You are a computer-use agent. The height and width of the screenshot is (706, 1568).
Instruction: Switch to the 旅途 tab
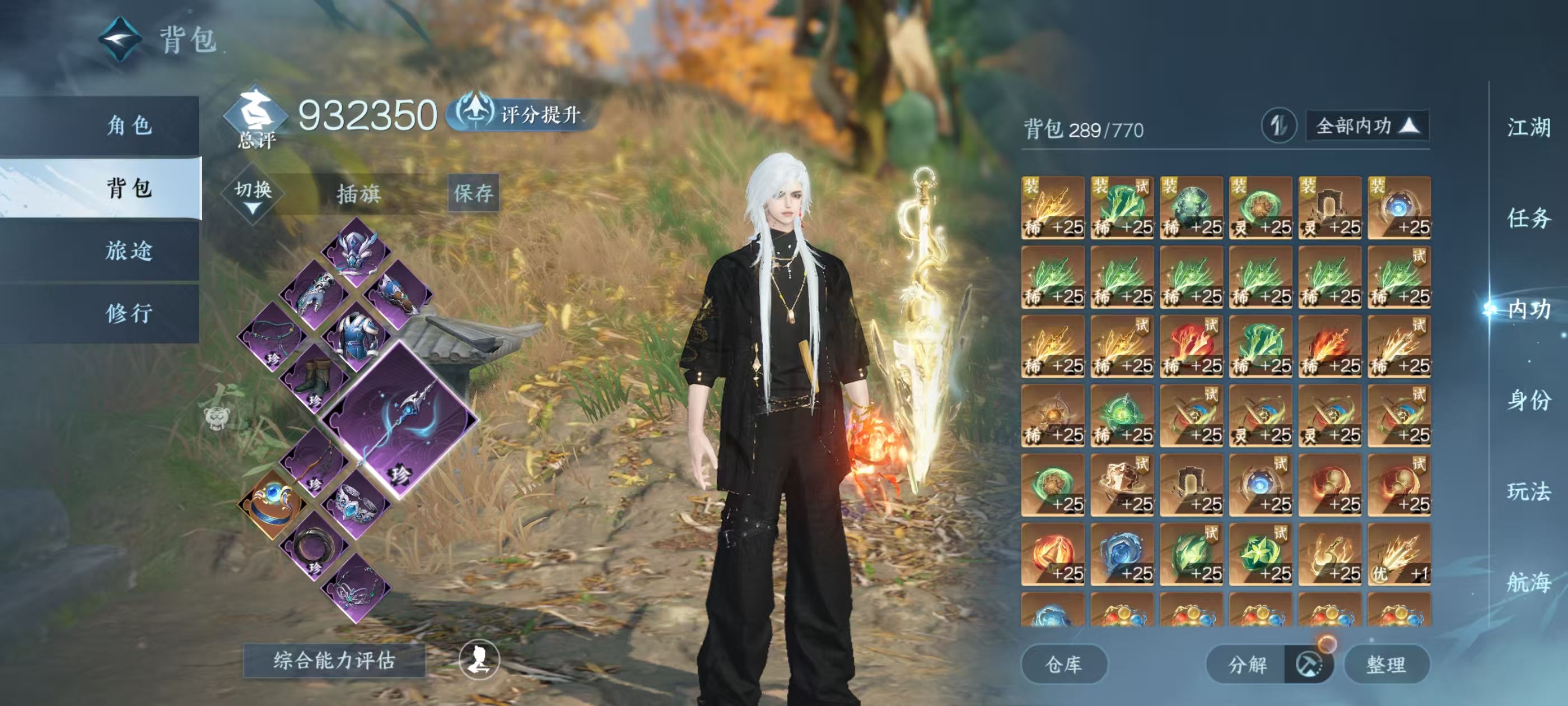pos(128,250)
